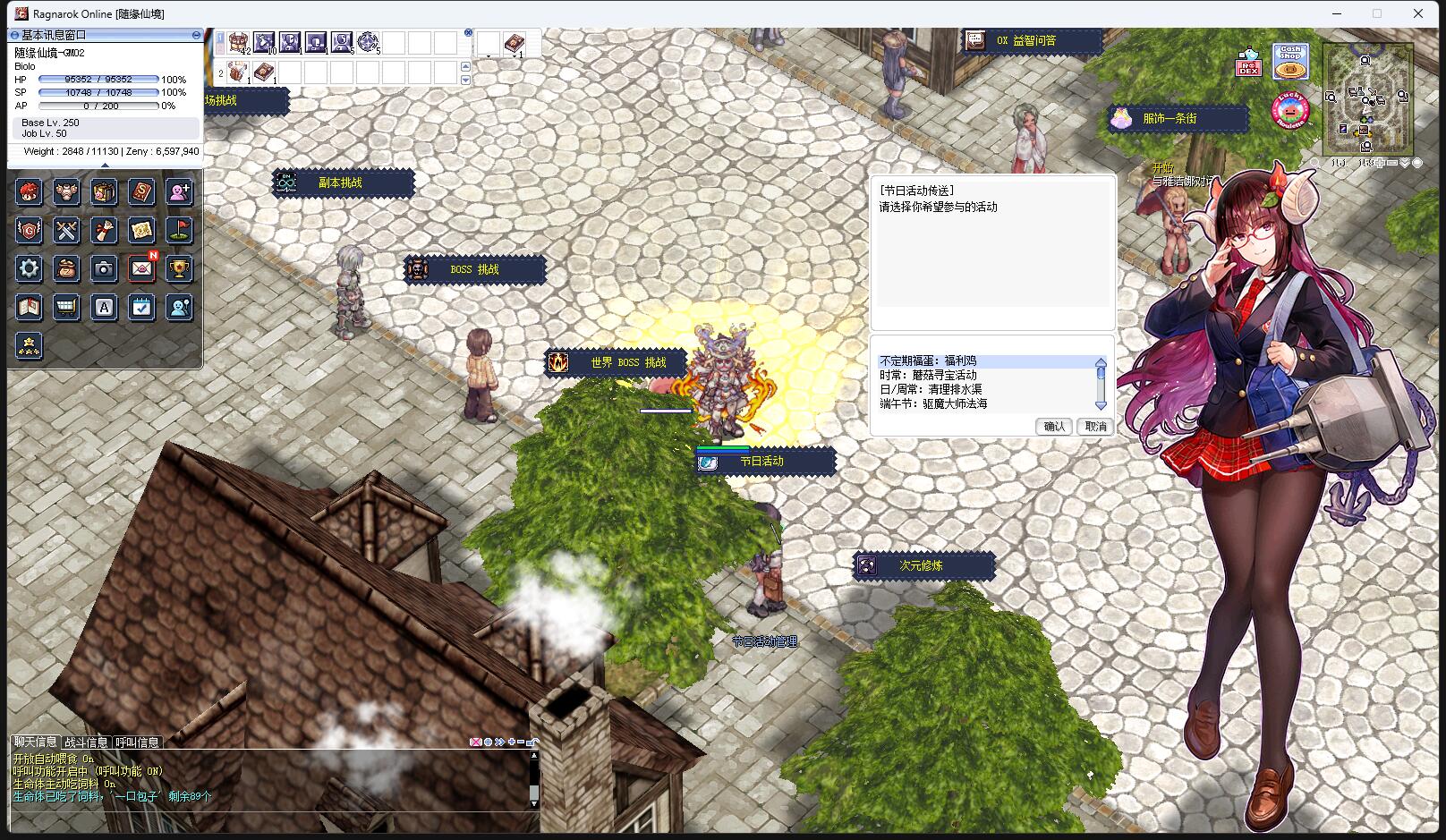Close the Ragnarok Online window
1446x840 pixels.
tap(1418, 13)
